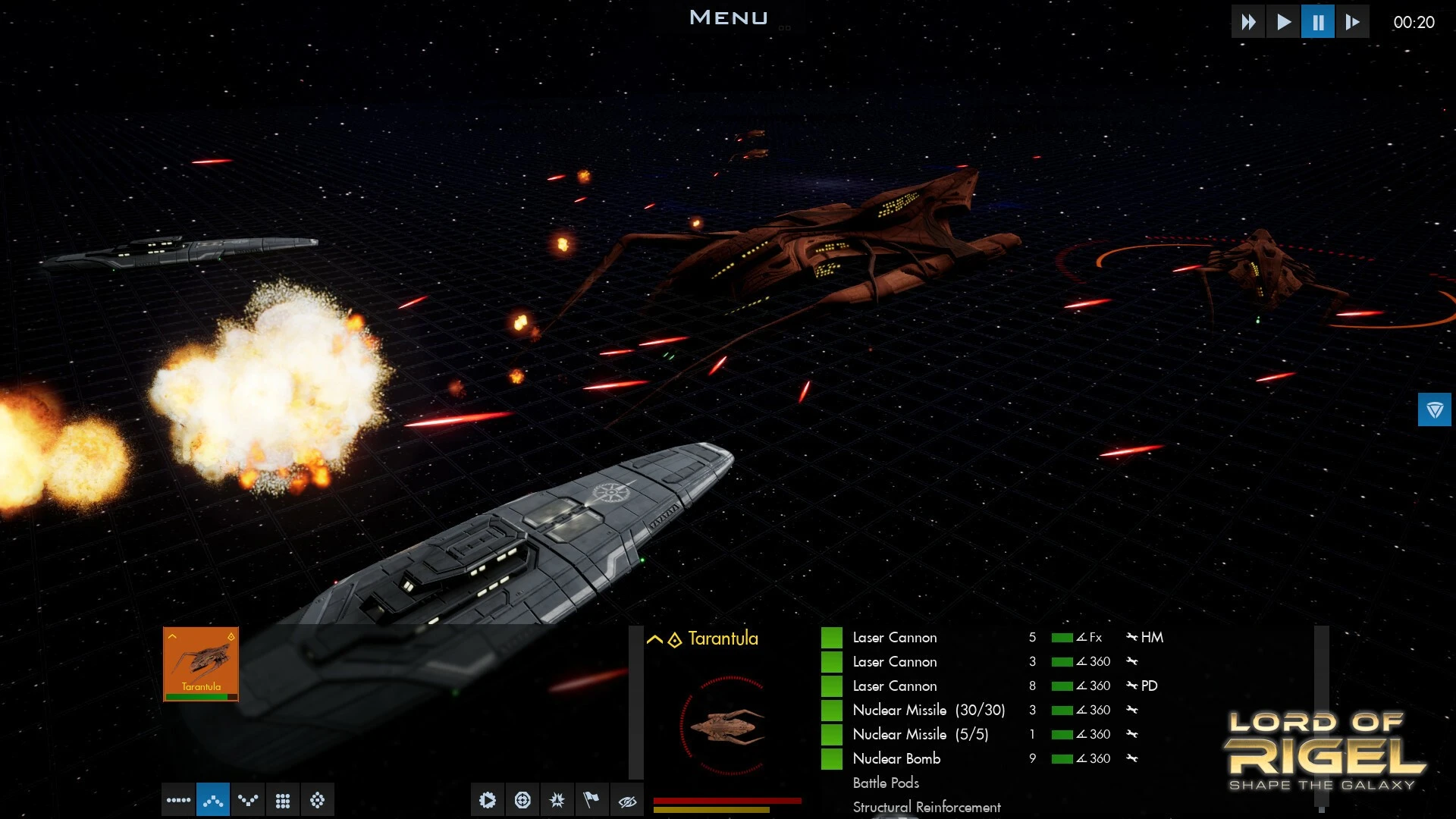1456x819 pixels.
Task: Choose the line formation button
Action: point(178,800)
